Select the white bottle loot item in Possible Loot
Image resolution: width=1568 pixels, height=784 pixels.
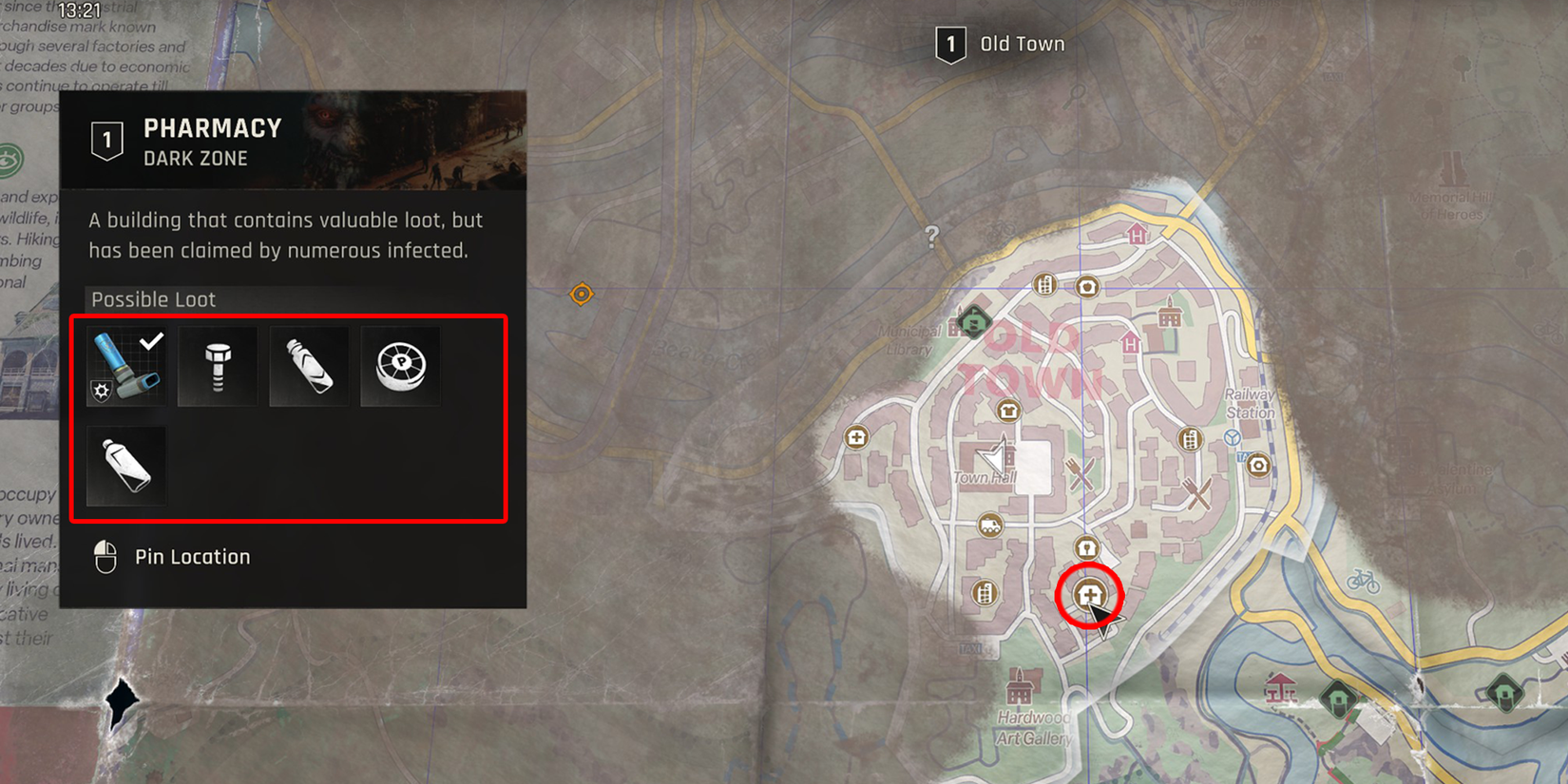[x=125, y=465]
